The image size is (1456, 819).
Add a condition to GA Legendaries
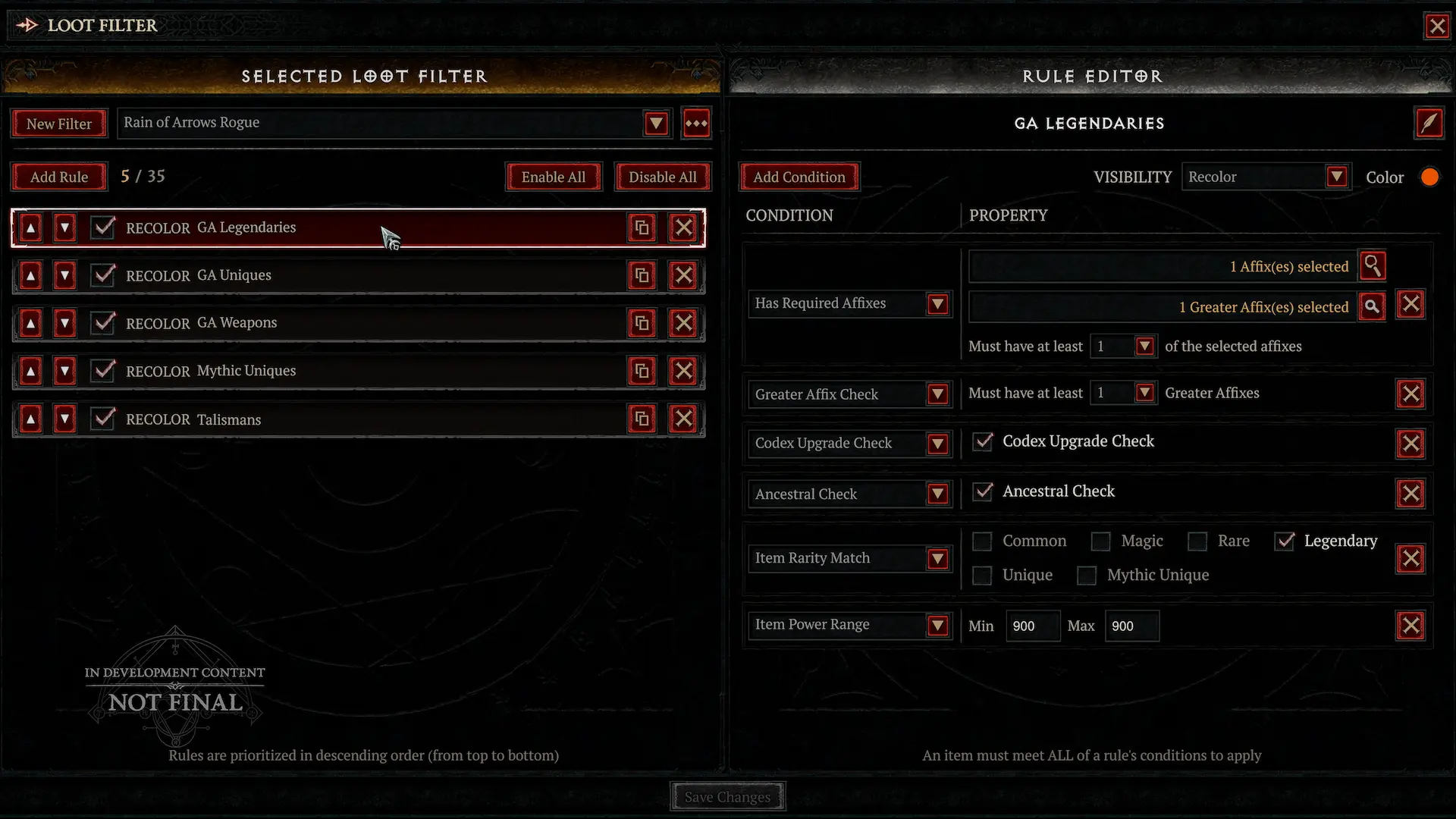pos(799,176)
